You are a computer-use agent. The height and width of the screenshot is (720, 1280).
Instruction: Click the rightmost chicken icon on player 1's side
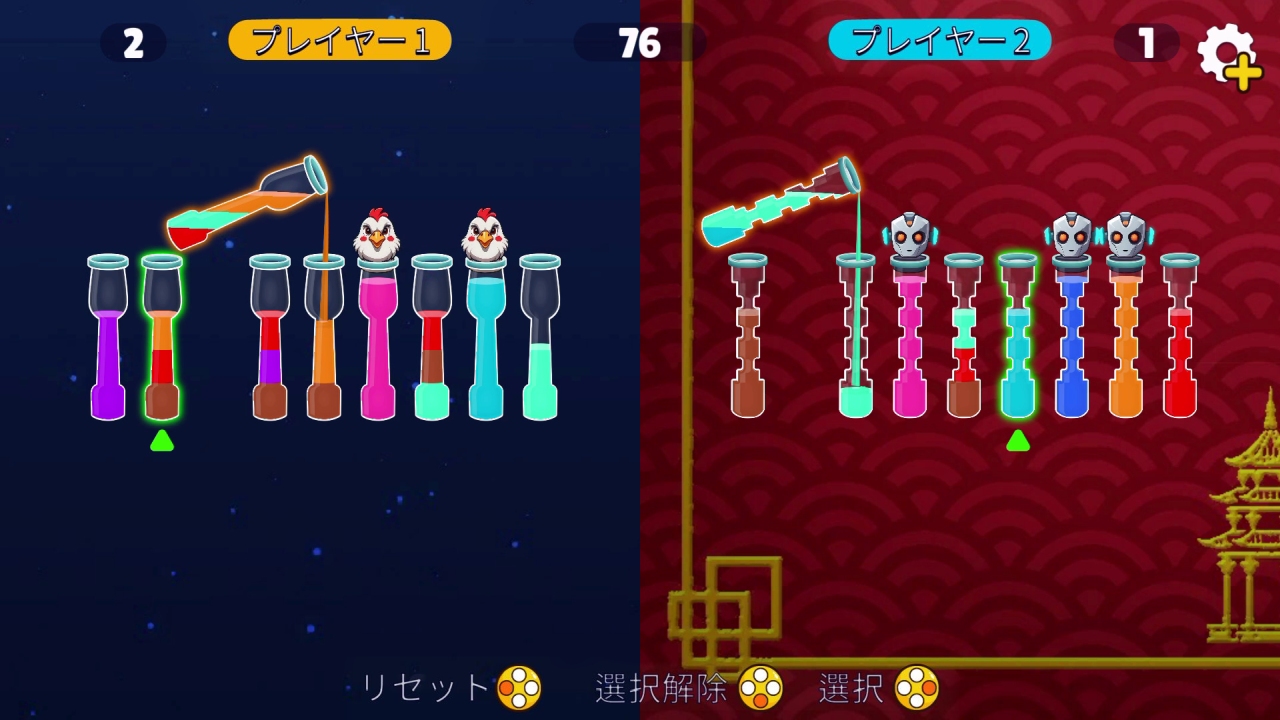pyautogui.click(x=484, y=232)
